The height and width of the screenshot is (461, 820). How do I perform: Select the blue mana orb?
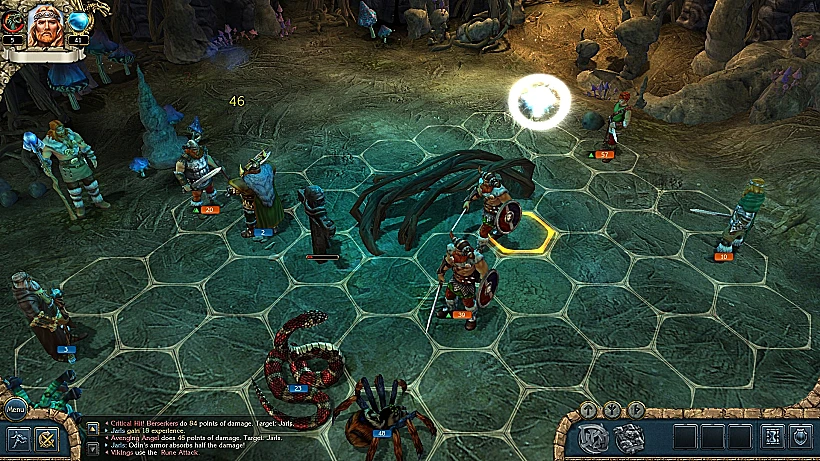[79, 20]
